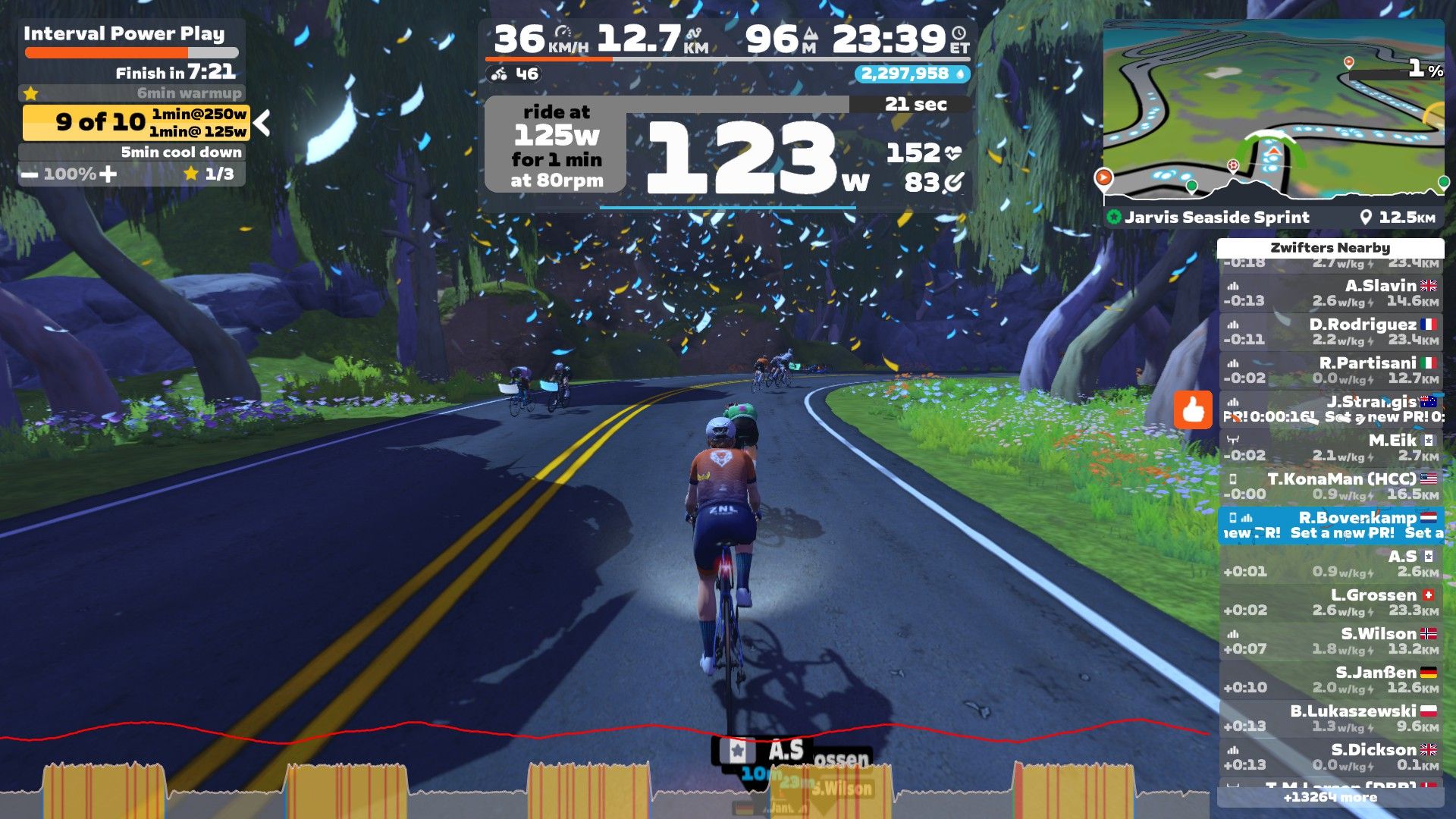Select B.Lukaszewski in the riders list
Image resolution: width=1456 pixels, height=819 pixels.
pyautogui.click(x=1330, y=718)
